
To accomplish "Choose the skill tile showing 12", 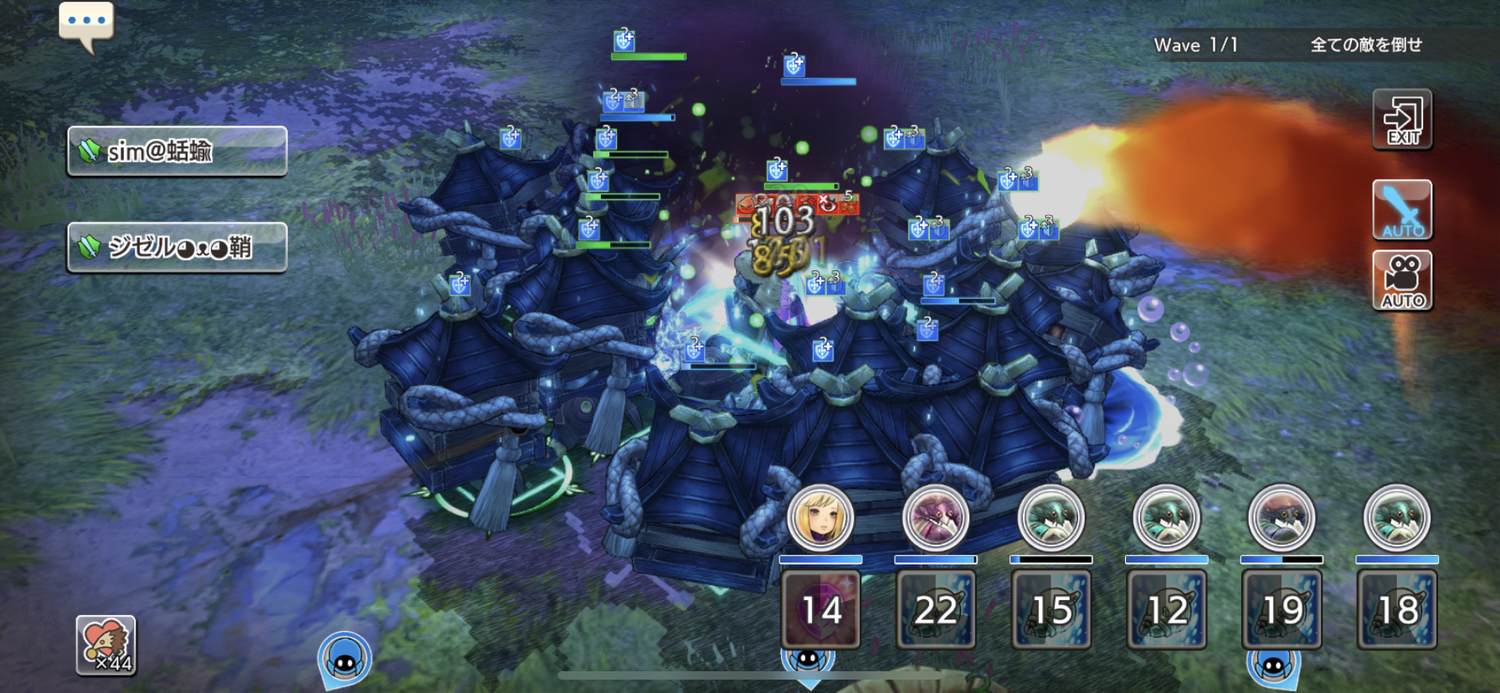I will (x=1167, y=609).
